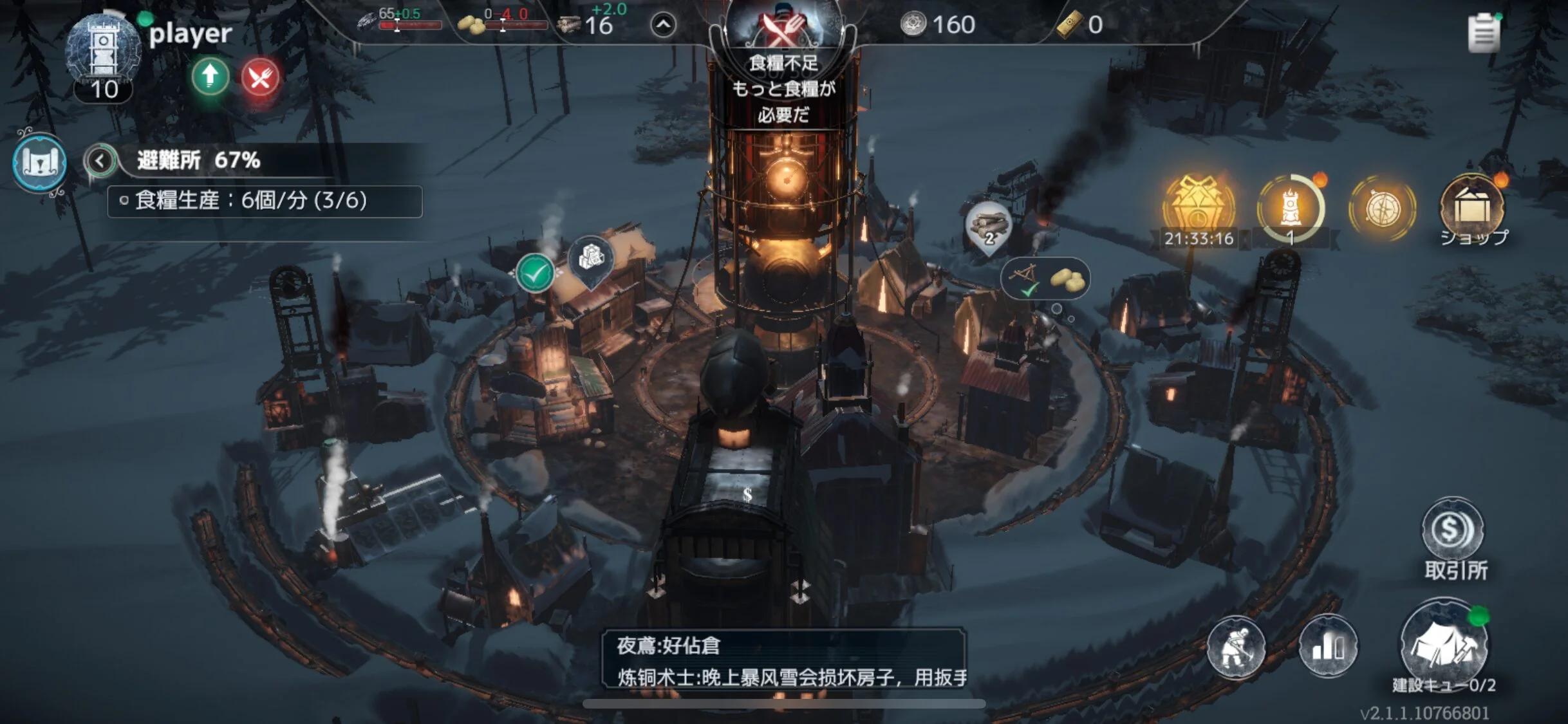The image size is (1568, 724).
Task: Open the statistics bar chart button
Action: pos(1328,647)
